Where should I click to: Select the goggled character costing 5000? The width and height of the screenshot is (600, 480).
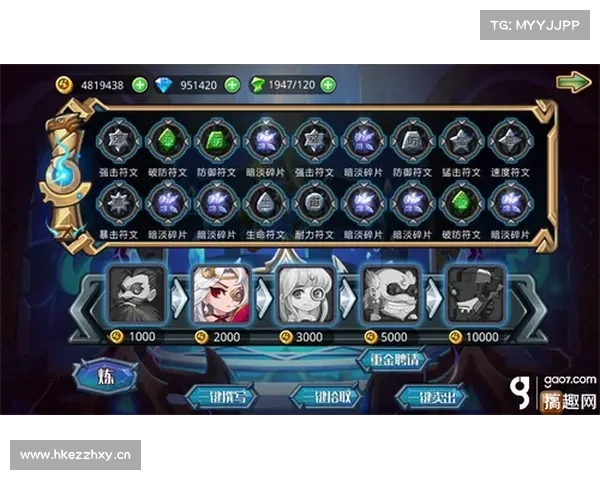pyautogui.click(x=390, y=294)
